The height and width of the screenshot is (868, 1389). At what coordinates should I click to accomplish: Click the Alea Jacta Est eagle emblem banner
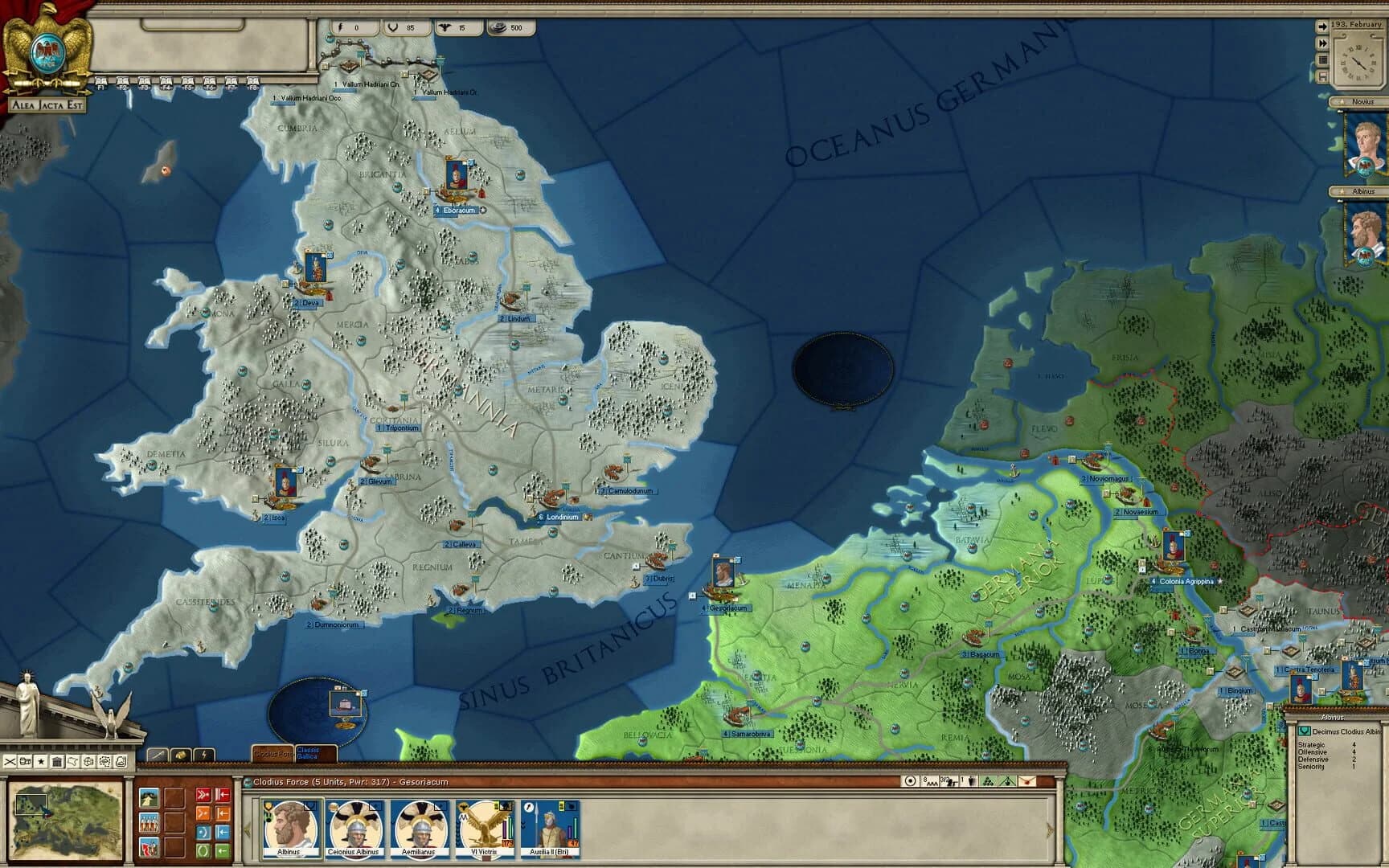47,48
